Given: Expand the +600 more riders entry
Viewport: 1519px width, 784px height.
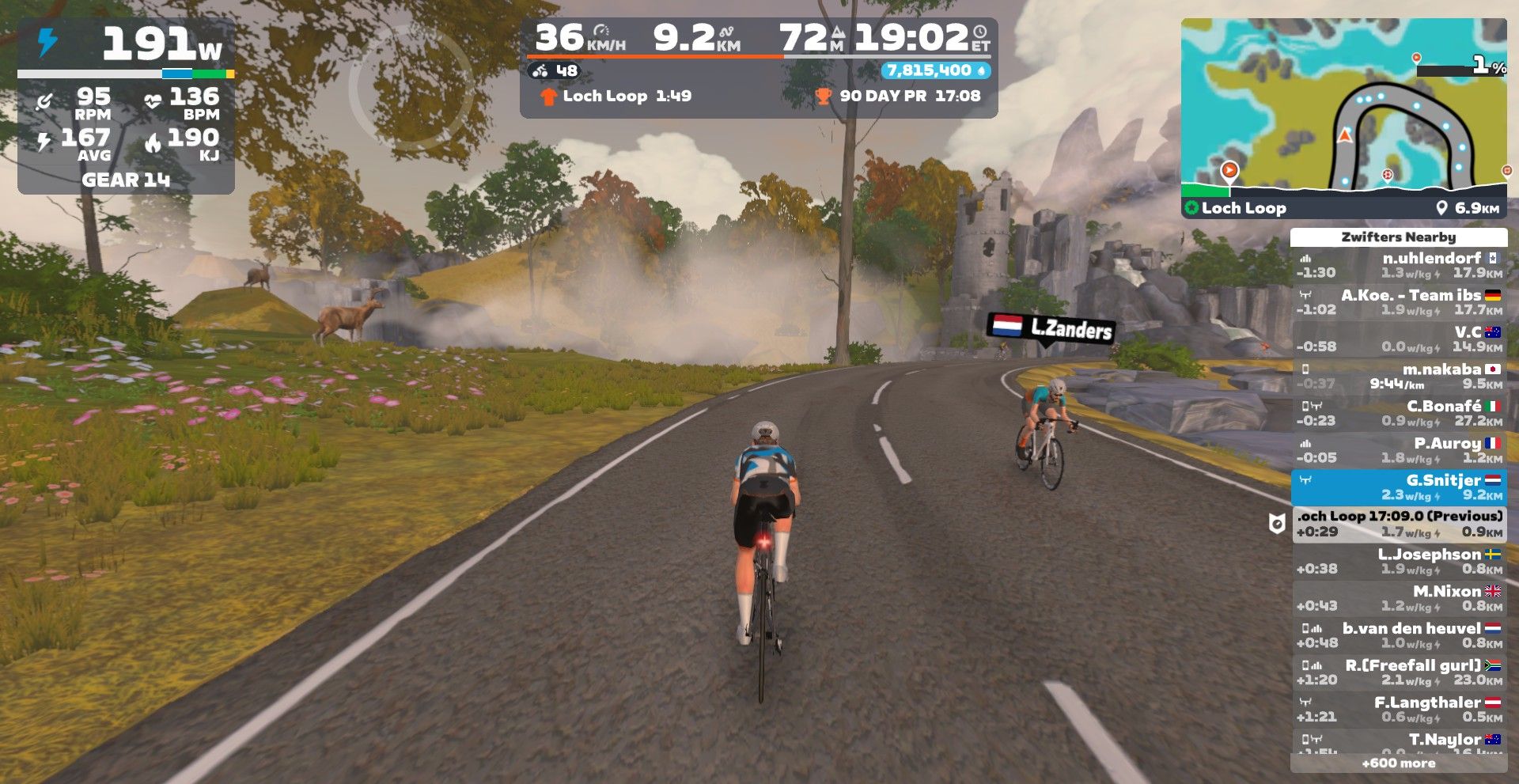Looking at the screenshot, I should (x=1398, y=763).
